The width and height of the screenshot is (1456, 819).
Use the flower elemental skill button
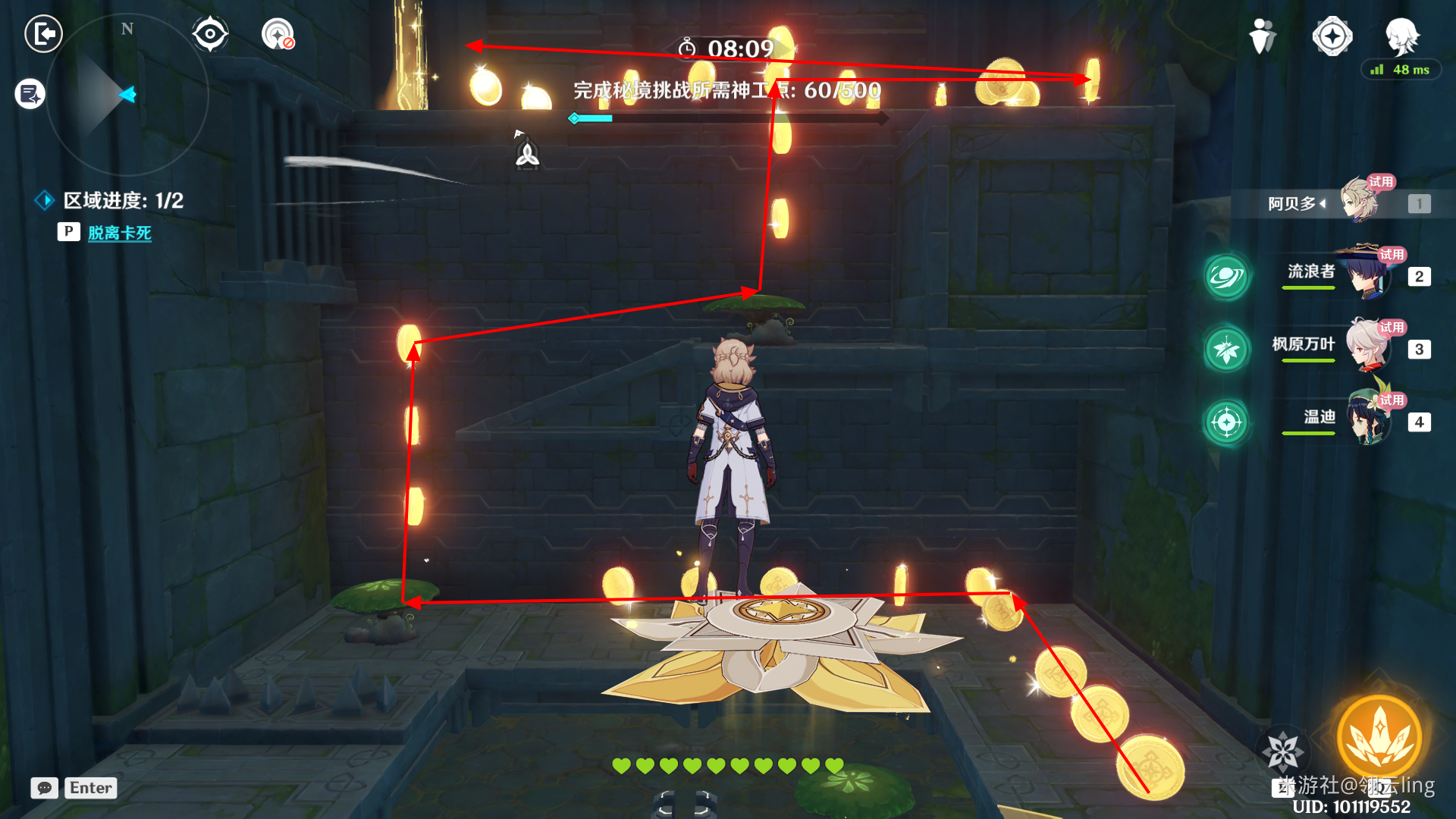pos(1283,751)
